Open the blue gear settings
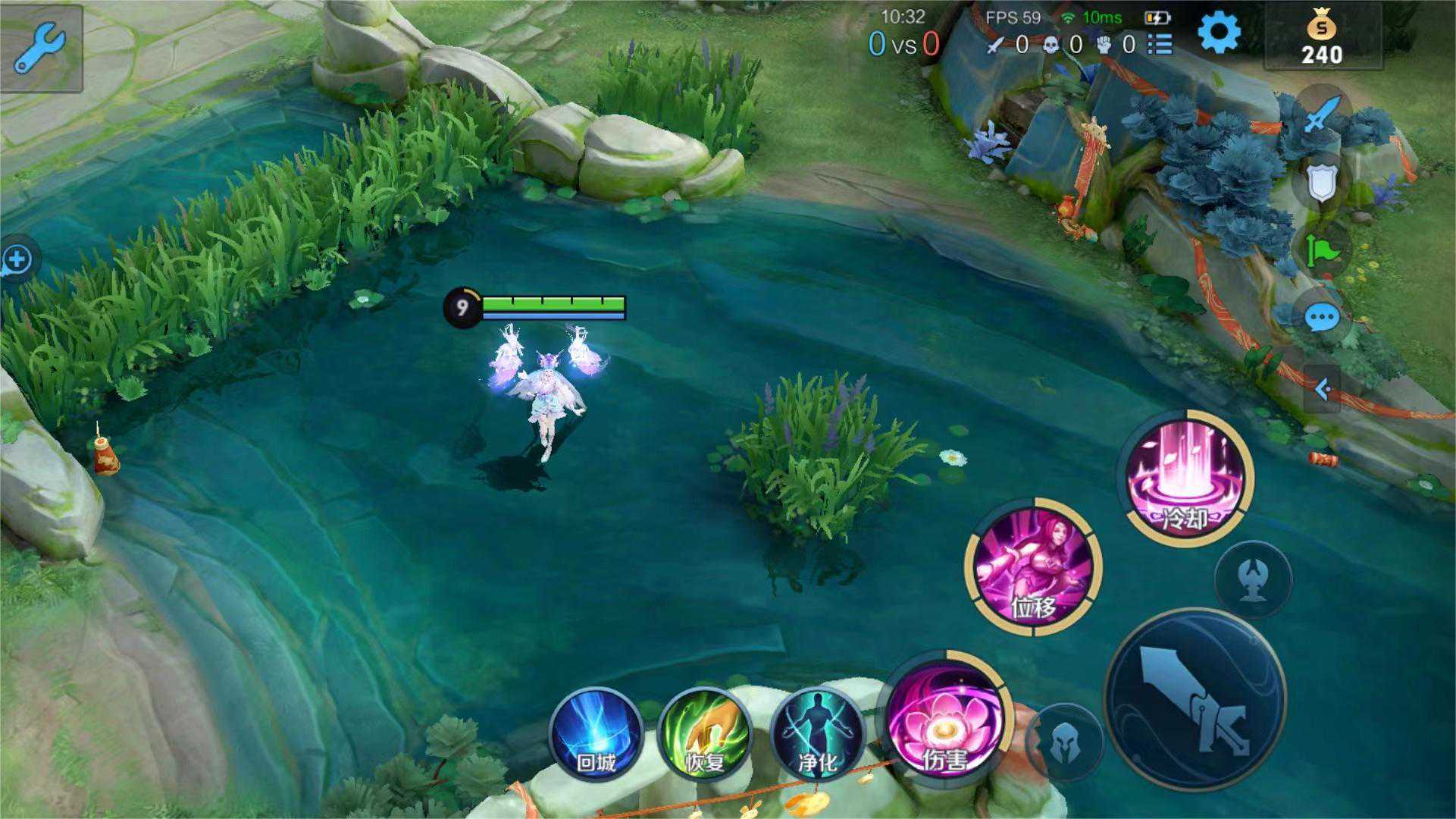The width and height of the screenshot is (1456, 819). click(1219, 33)
